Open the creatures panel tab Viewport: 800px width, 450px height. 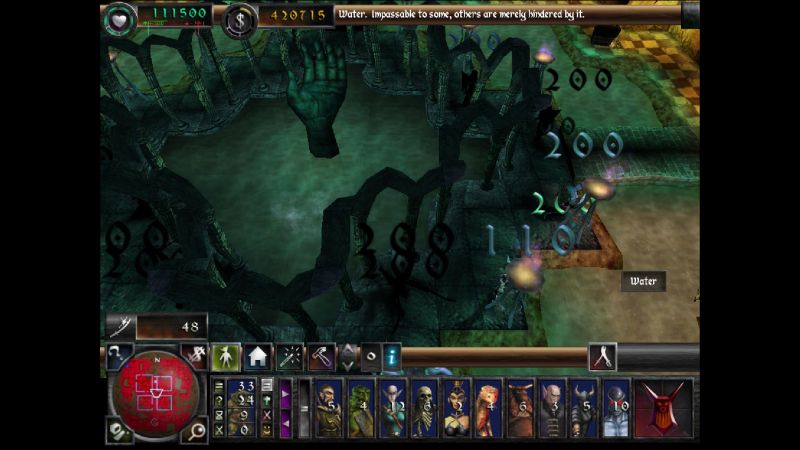click(227, 356)
